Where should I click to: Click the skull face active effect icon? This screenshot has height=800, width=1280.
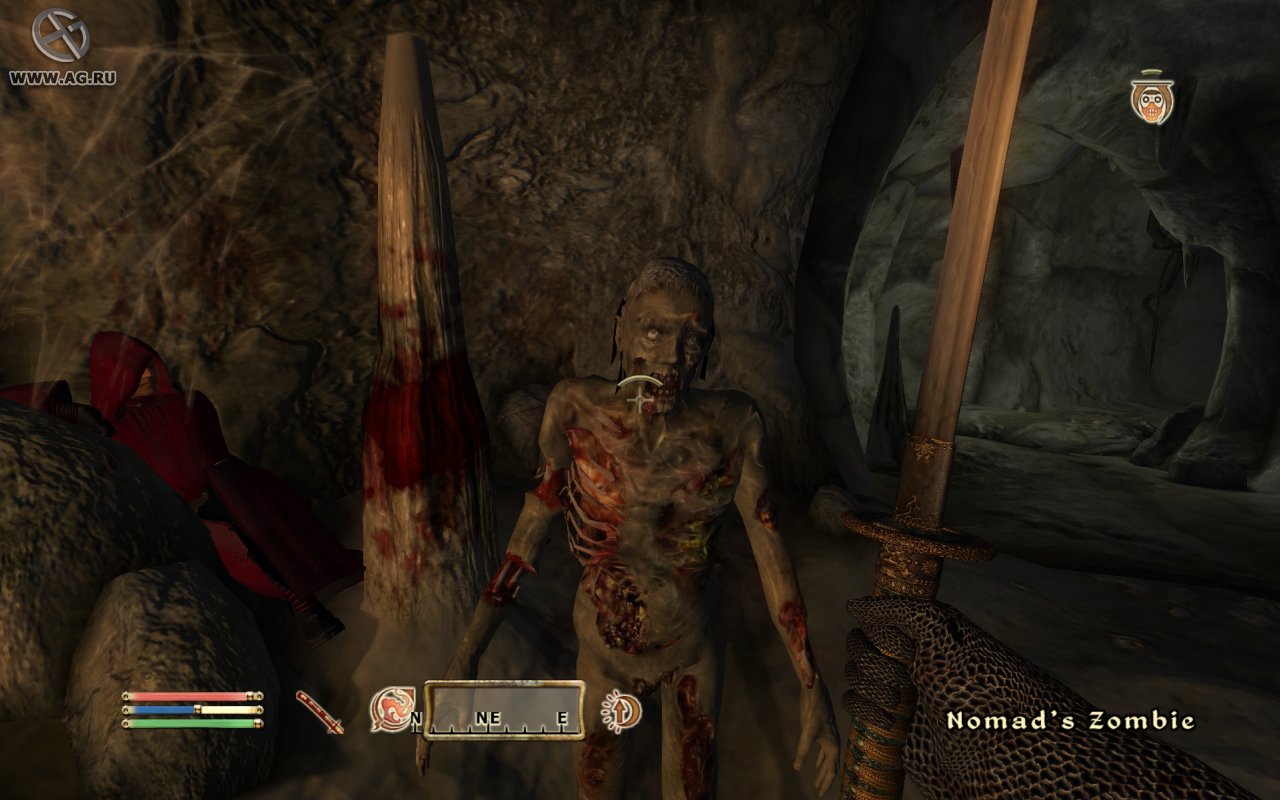click(x=1152, y=98)
